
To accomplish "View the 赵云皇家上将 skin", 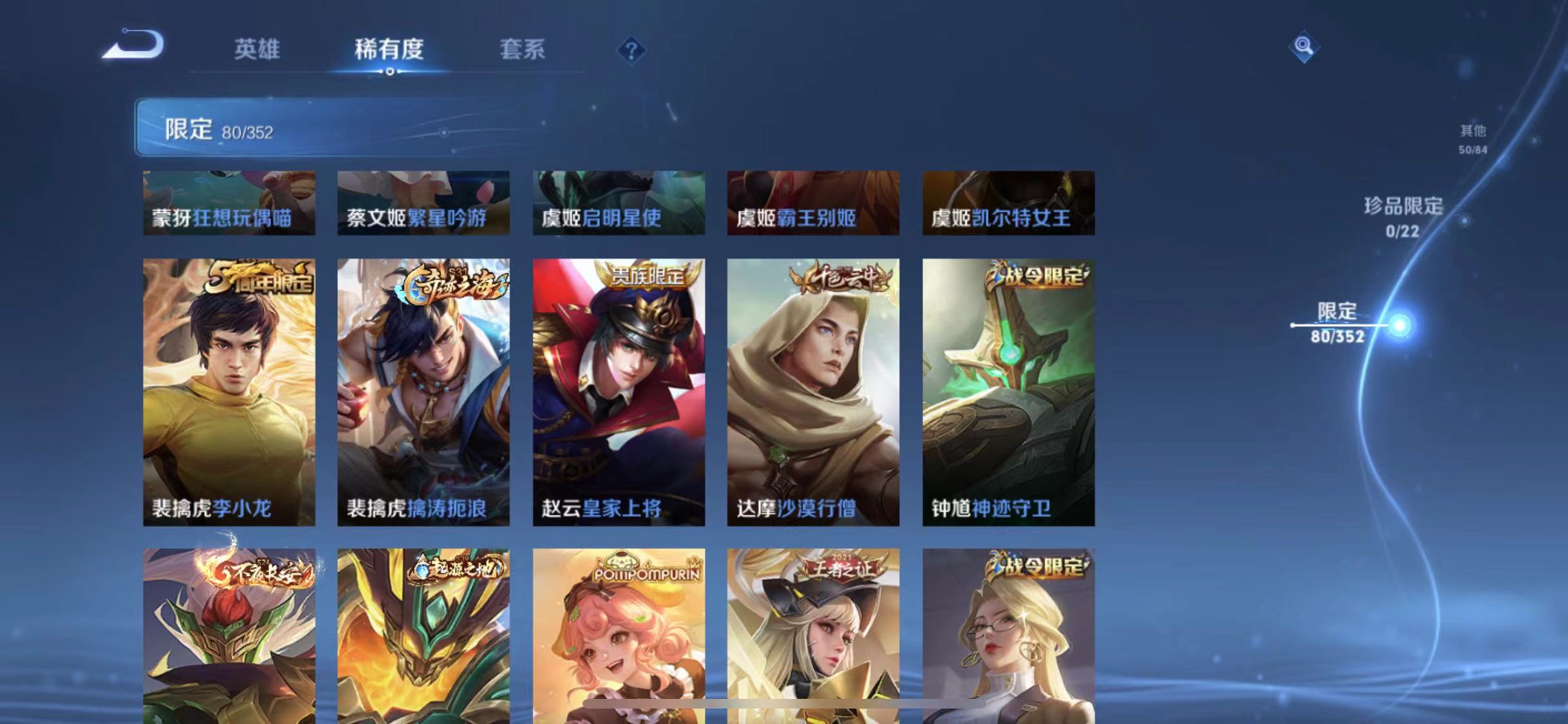I will point(620,393).
